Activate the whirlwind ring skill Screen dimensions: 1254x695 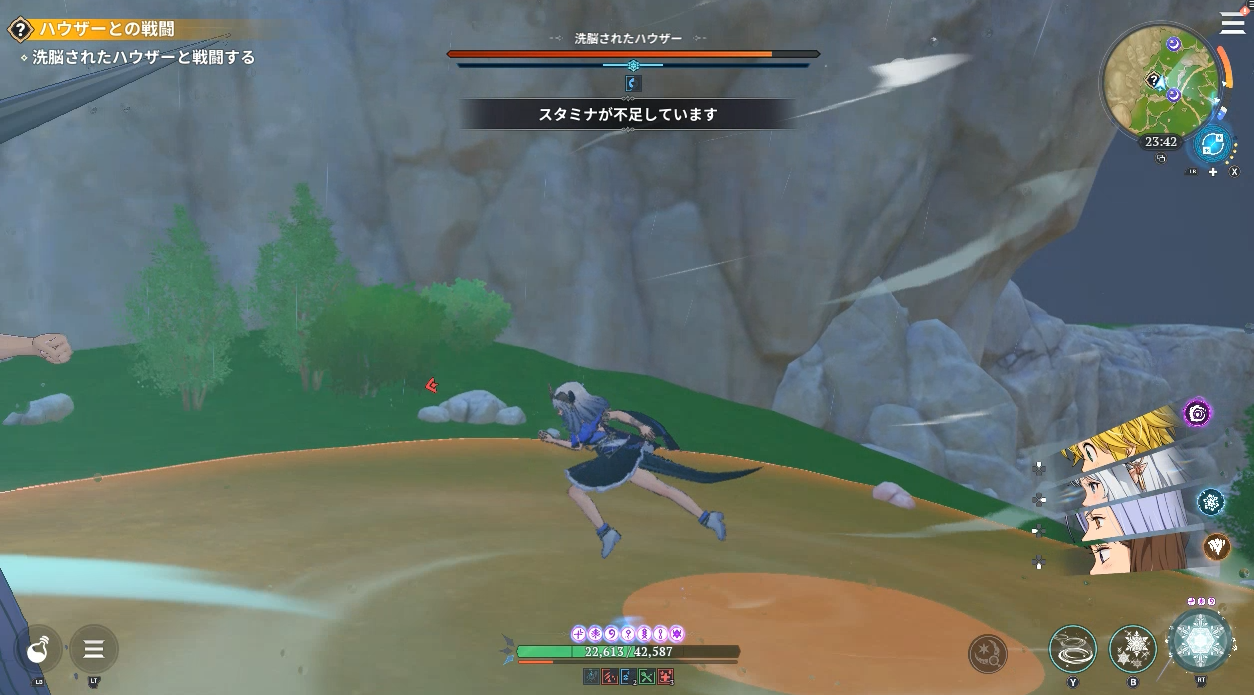coord(1072,650)
